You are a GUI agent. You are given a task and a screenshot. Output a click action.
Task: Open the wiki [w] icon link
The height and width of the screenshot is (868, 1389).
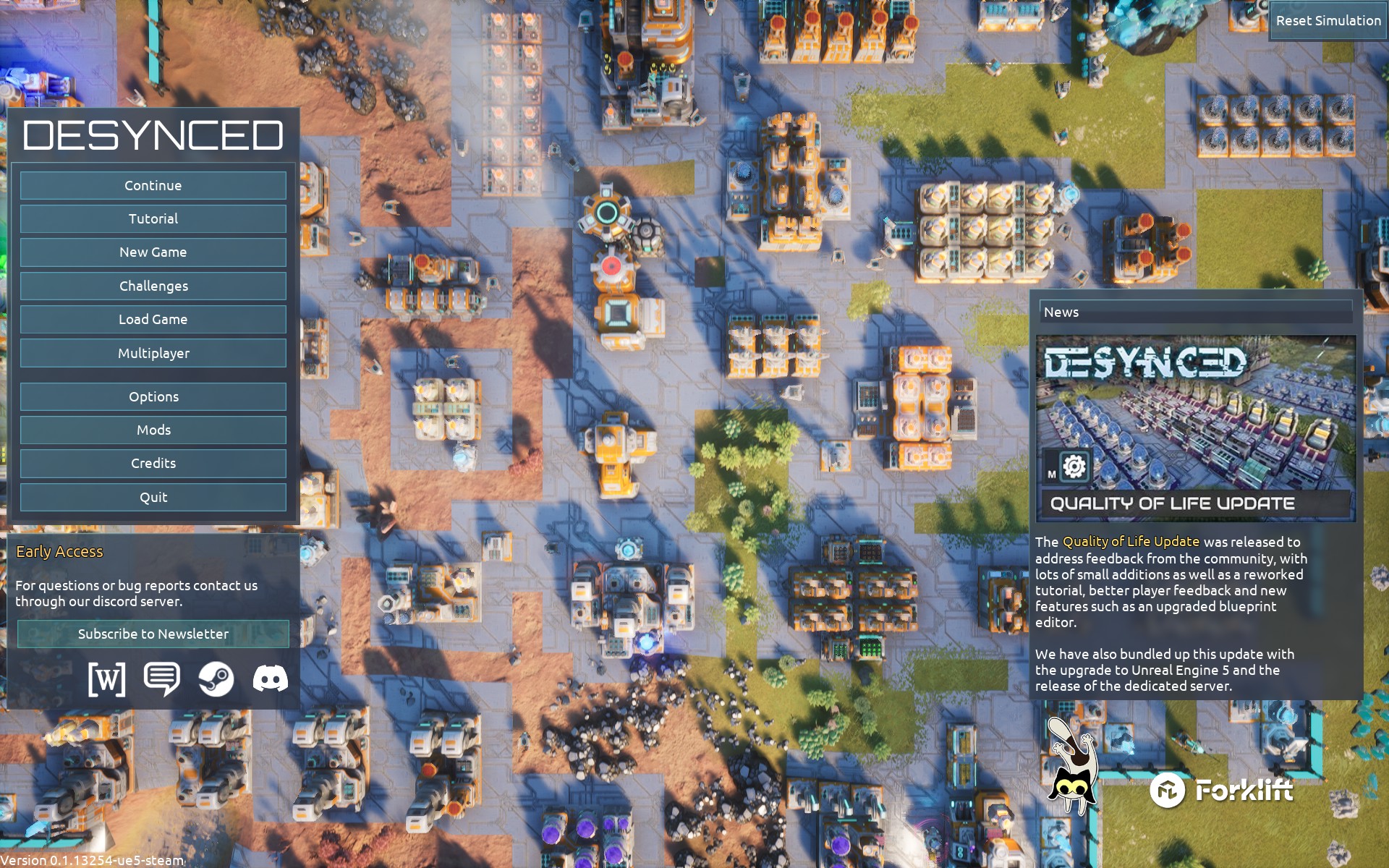tap(106, 679)
